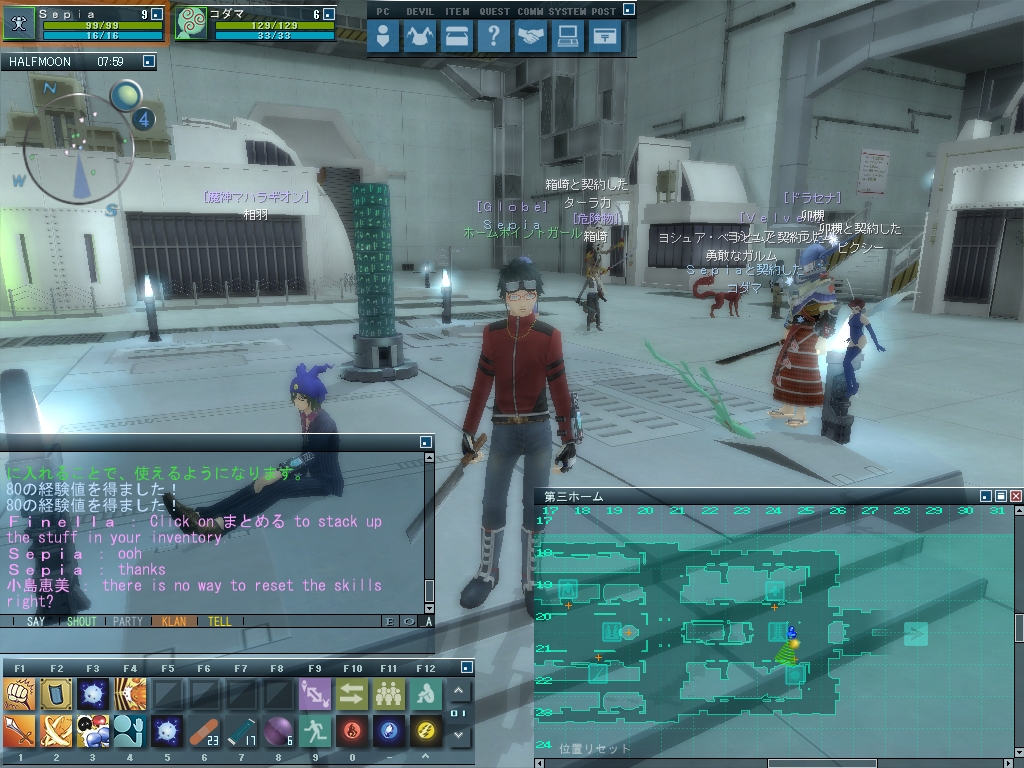The image size is (1024, 768).
Task: Open the QUEST menu
Action: point(493,37)
